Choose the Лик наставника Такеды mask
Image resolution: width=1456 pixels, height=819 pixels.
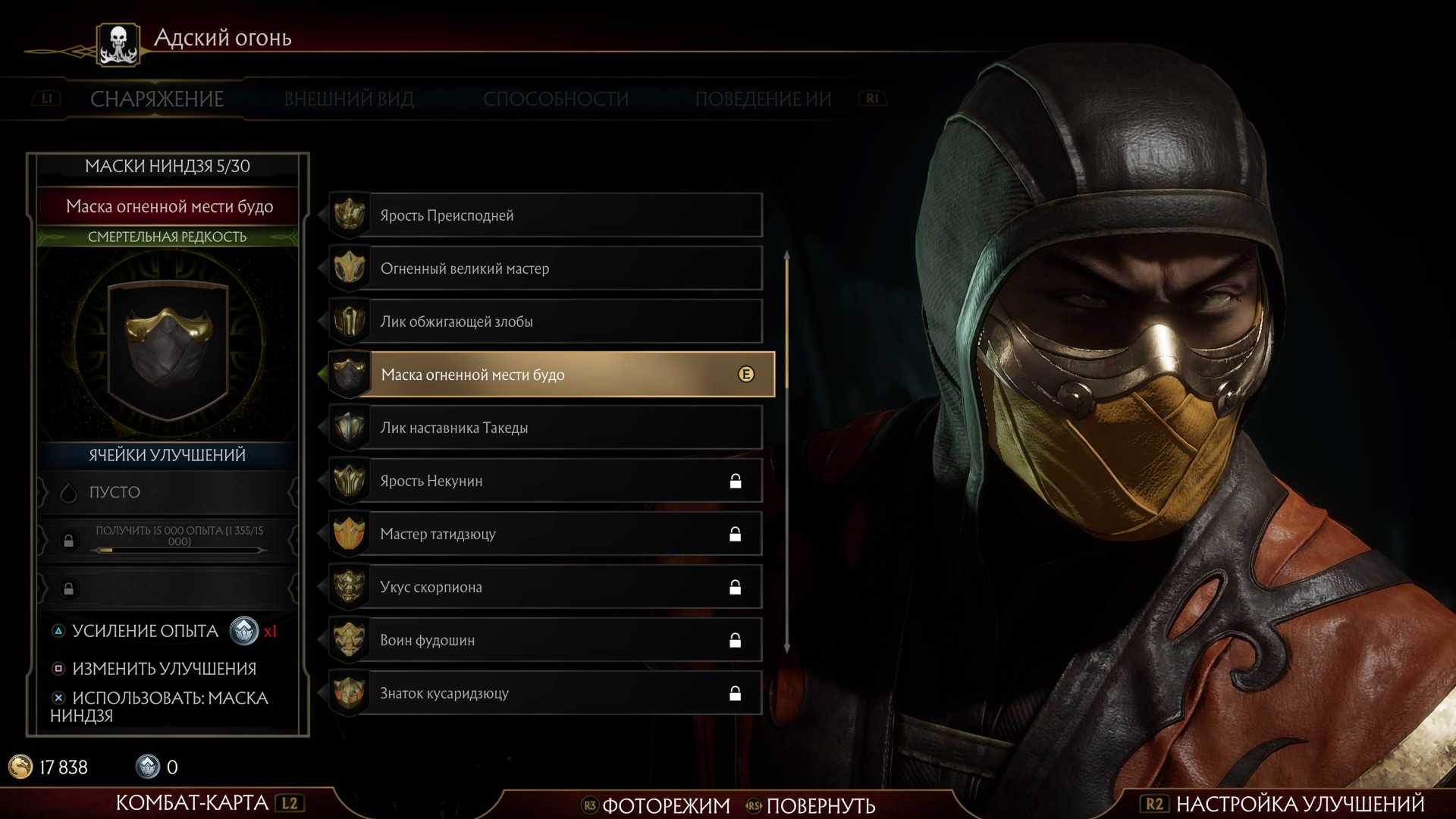click(x=546, y=428)
